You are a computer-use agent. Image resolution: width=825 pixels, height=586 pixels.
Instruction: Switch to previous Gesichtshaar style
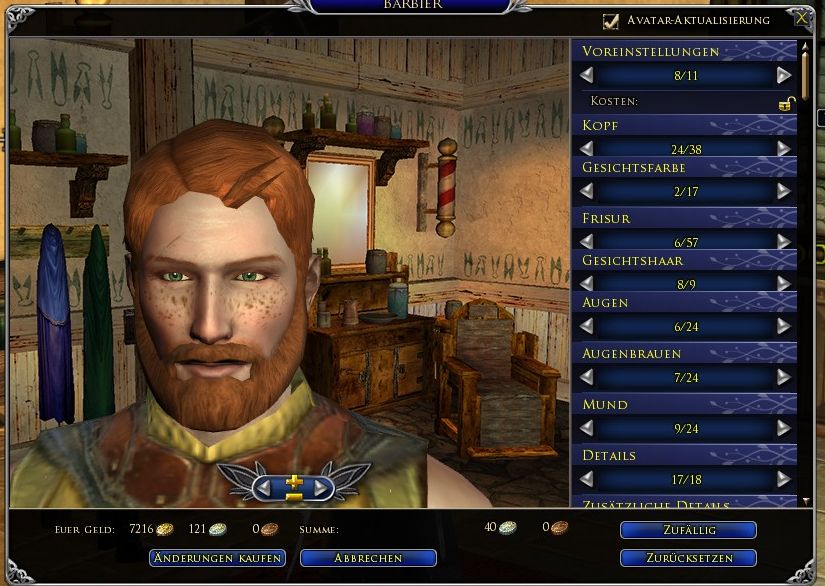586,284
